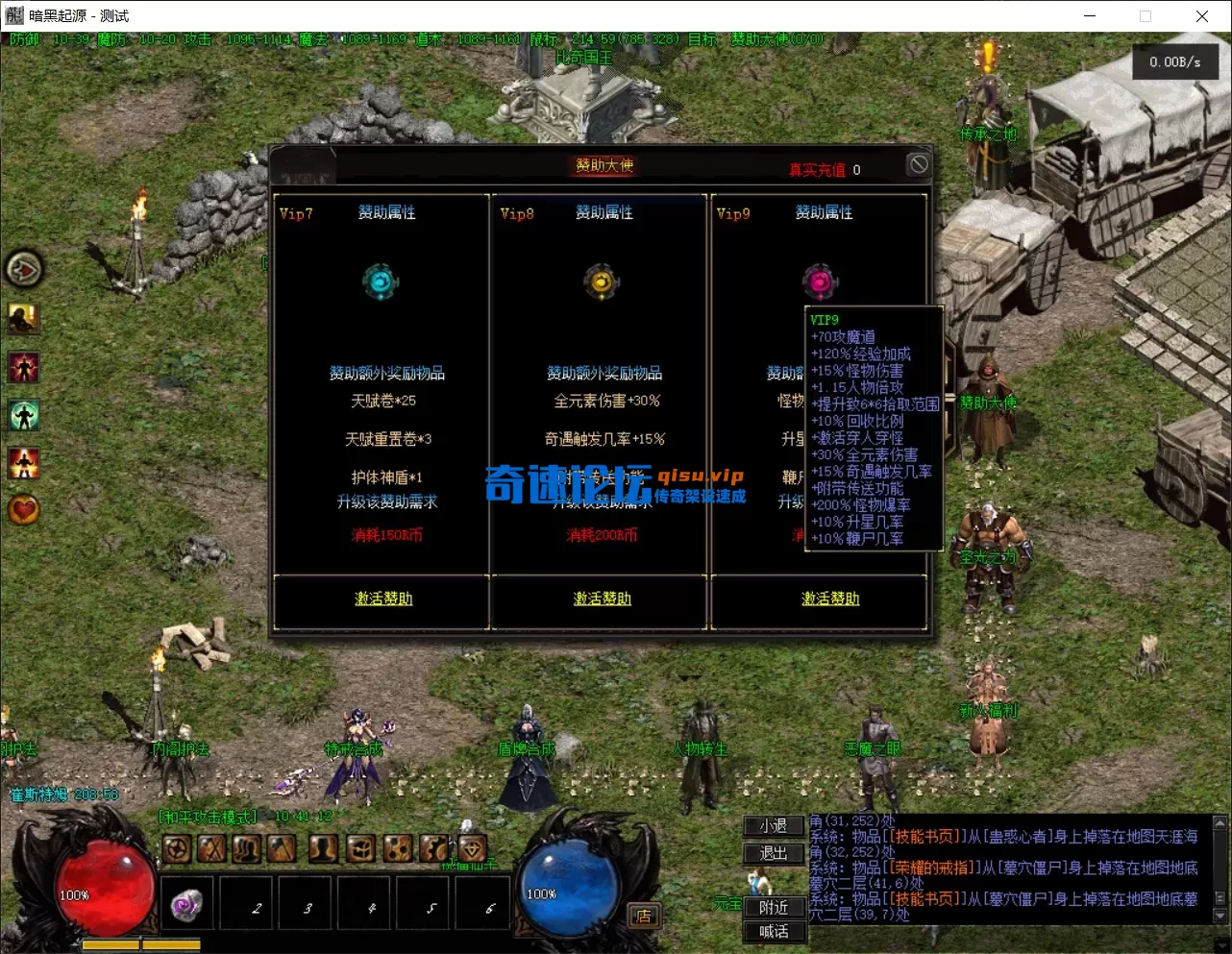Open the yellow exclamation figure icon
The height and width of the screenshot is (954, 1232).
pyautogui.click(x=24, y=318)
